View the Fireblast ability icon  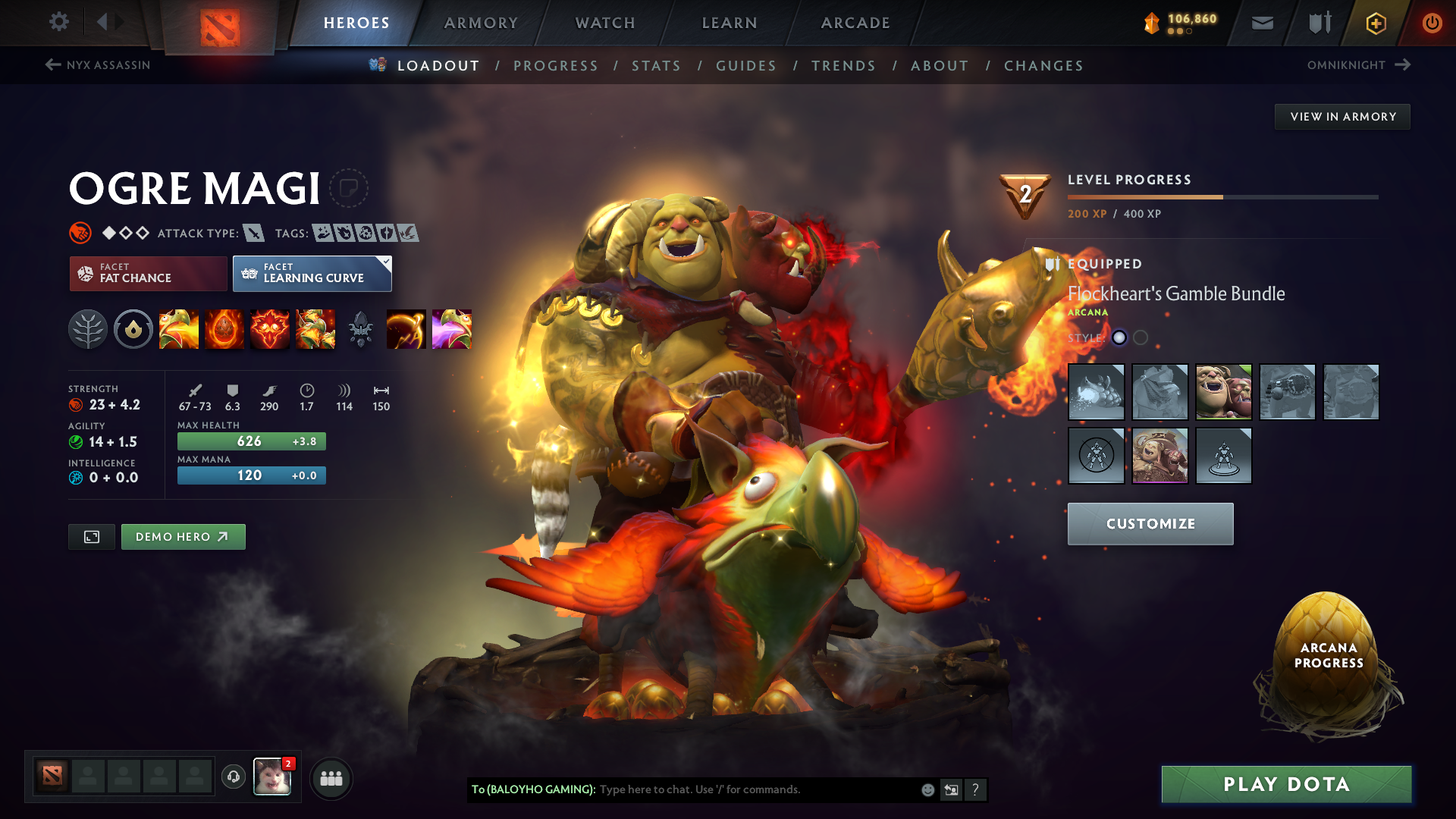179,329
